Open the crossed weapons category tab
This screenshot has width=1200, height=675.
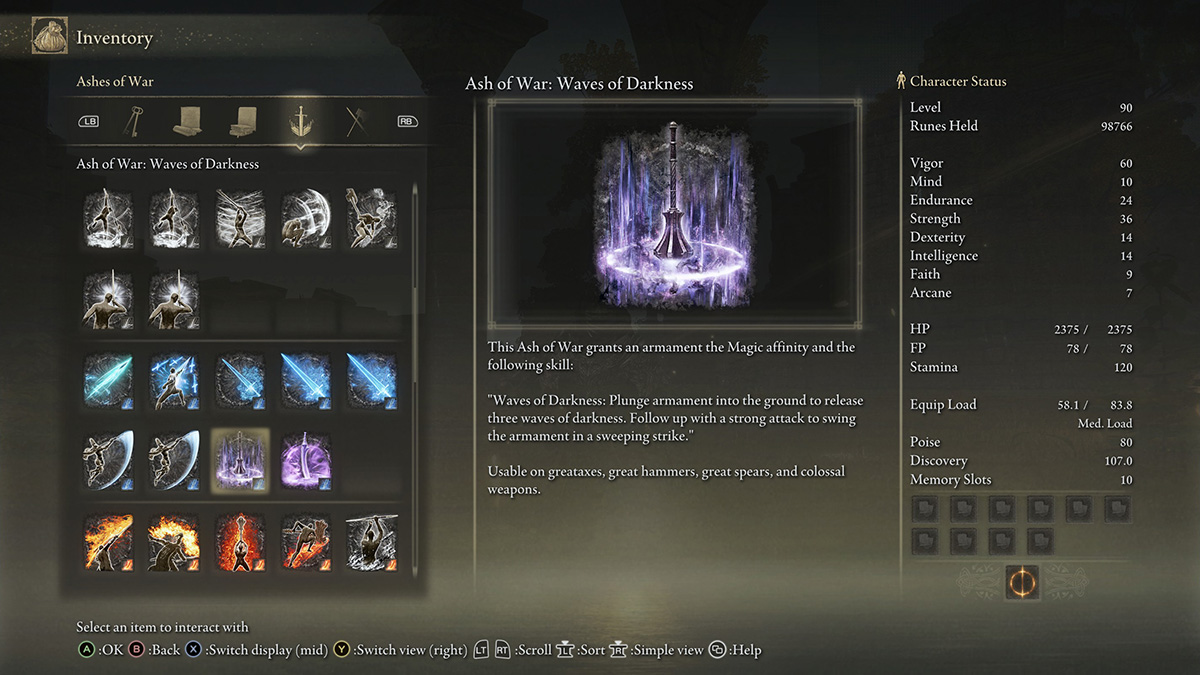coord(356,121)
